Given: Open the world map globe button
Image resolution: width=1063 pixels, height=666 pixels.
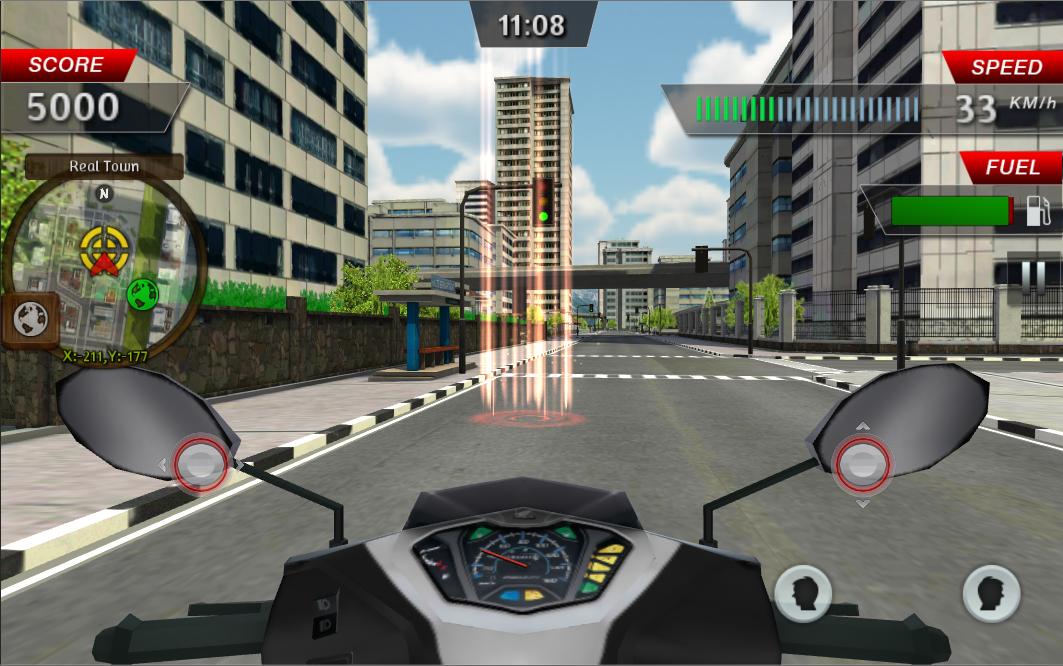Looking at the screenshot, I should tap(29, 320).
